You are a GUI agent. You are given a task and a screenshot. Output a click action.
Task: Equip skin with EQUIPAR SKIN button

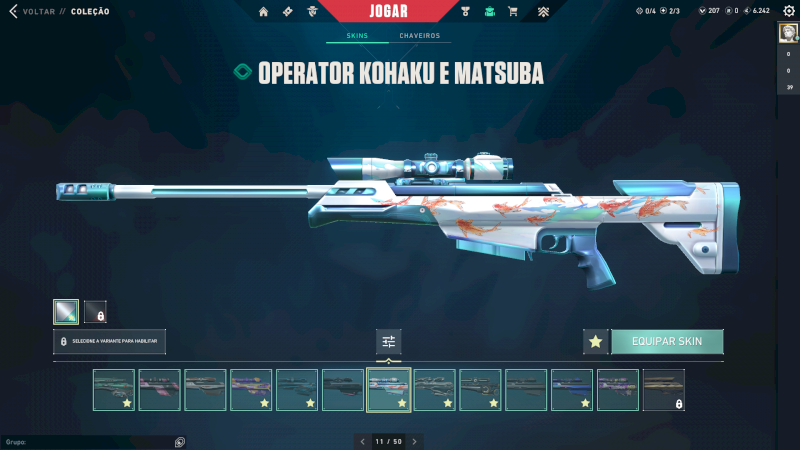(x=667, y=342)
